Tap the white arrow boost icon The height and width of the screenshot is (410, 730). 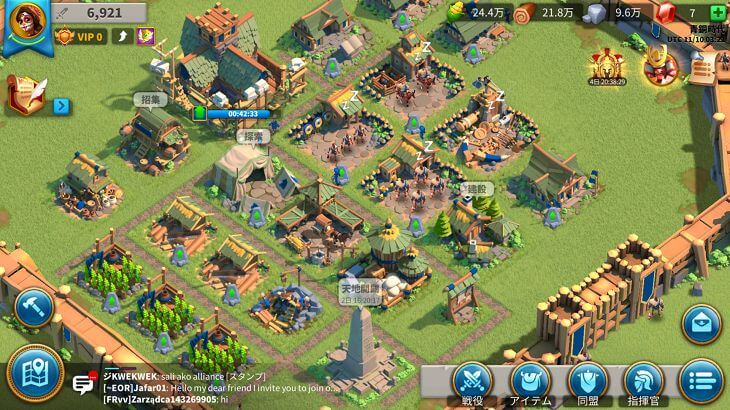click(x=125, y=37)
